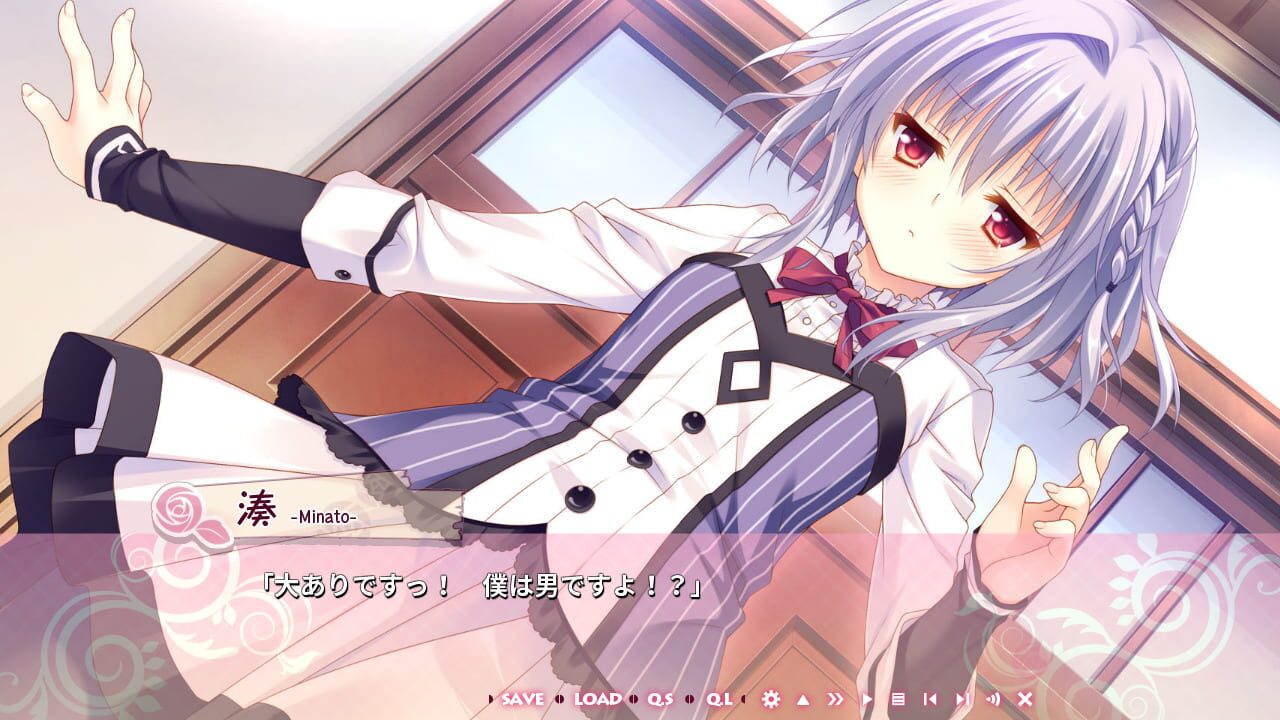Open settings with the gear icon
Viewport: 1280px width, 720px height.
(771, 700)
